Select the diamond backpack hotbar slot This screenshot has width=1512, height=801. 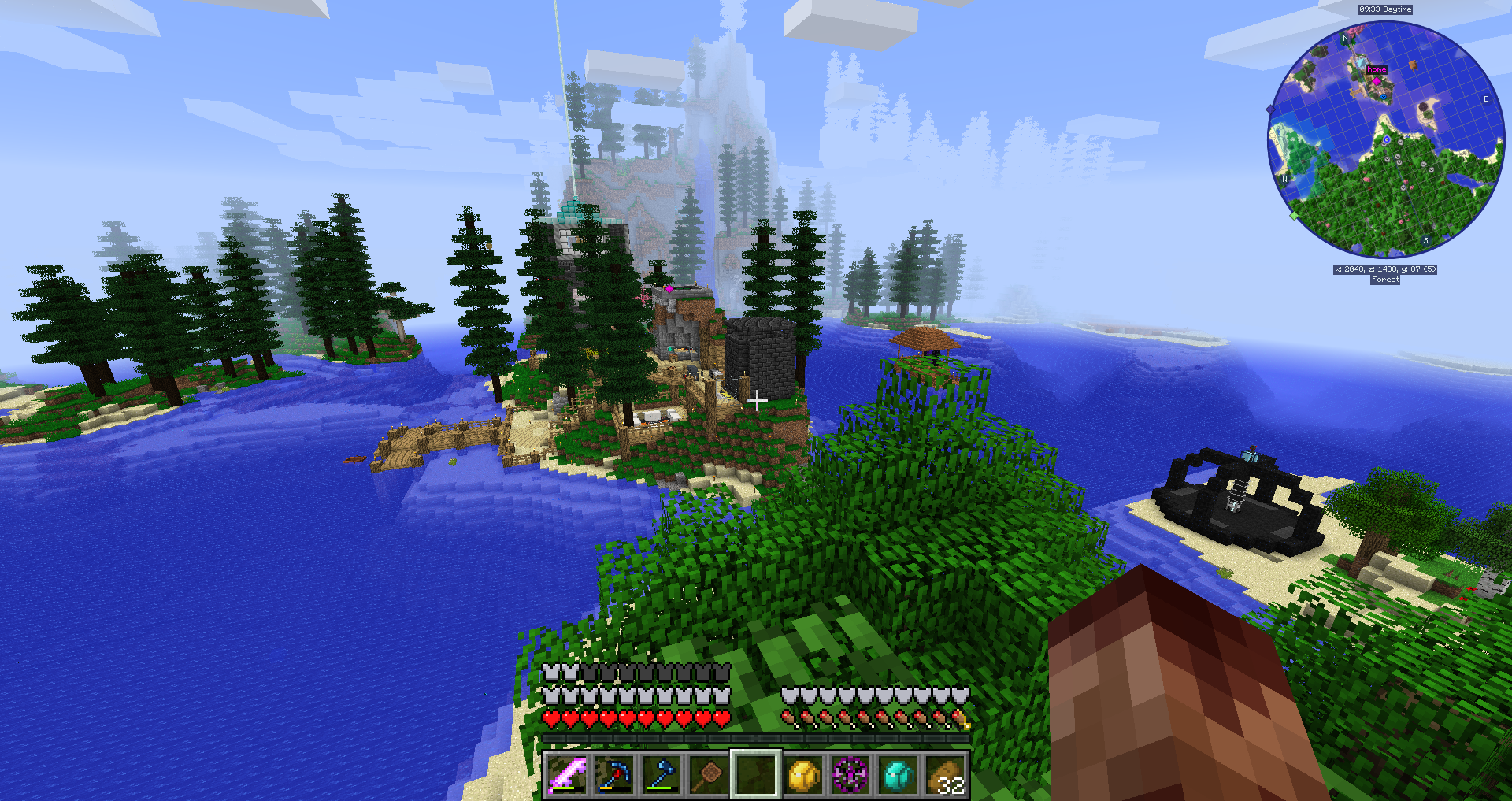coord(898,775)
